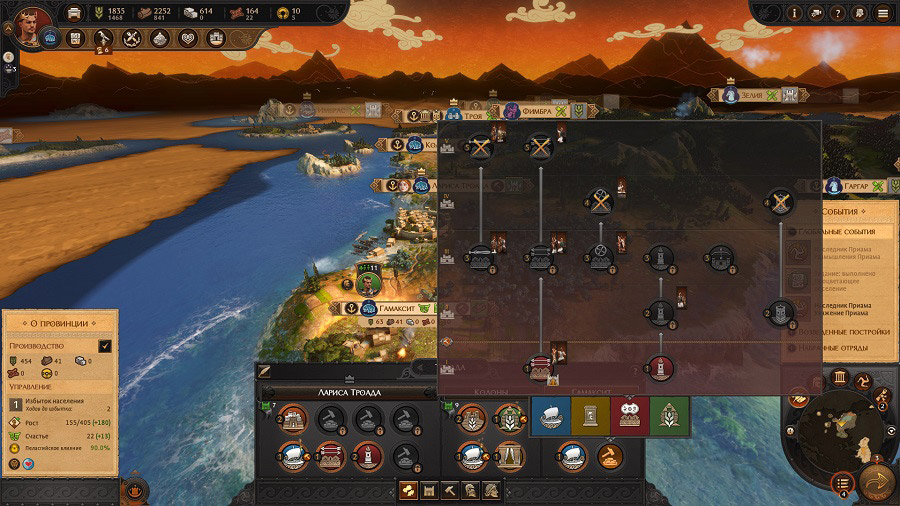
Task: Toggle the camera settings button
Action: (816, 13)
